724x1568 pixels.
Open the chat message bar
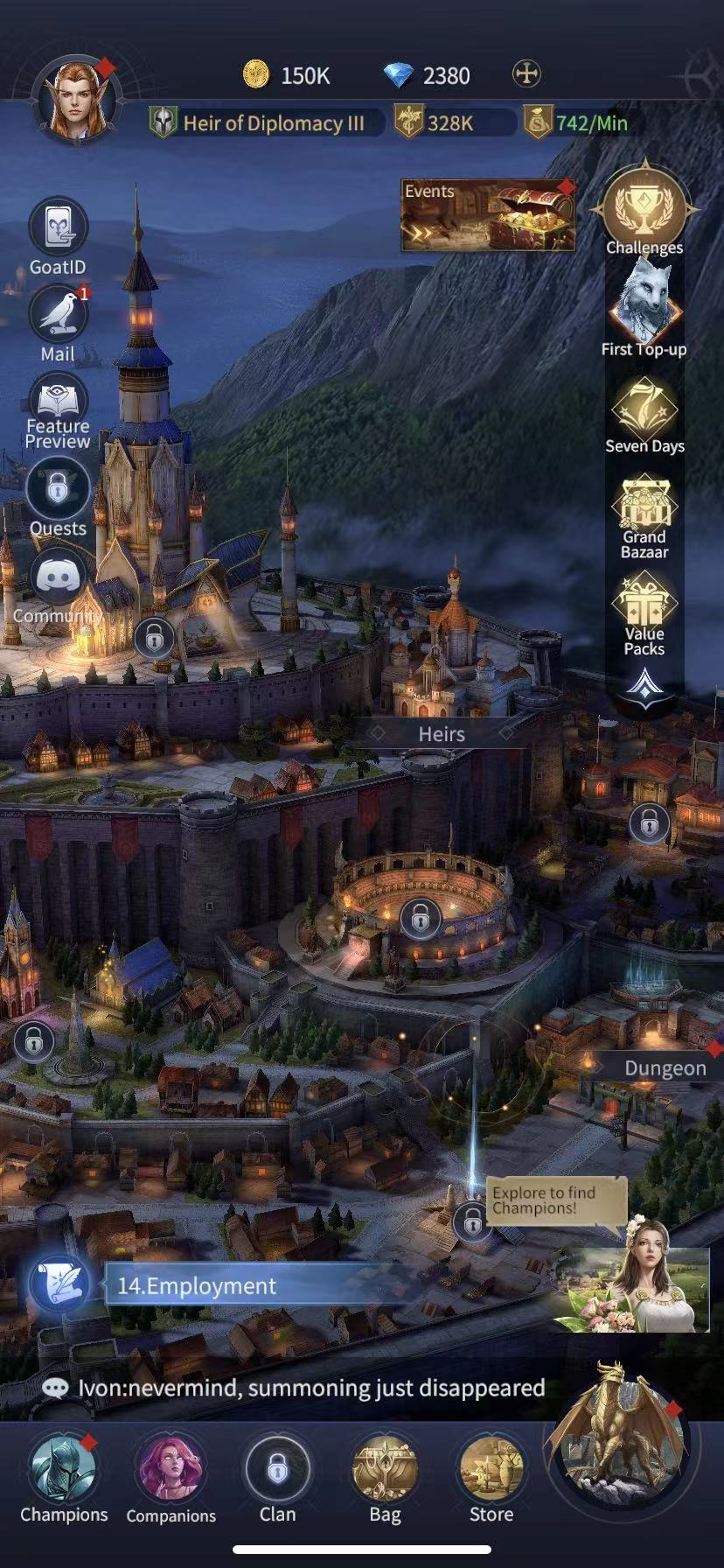click(x=297, y=1388)
